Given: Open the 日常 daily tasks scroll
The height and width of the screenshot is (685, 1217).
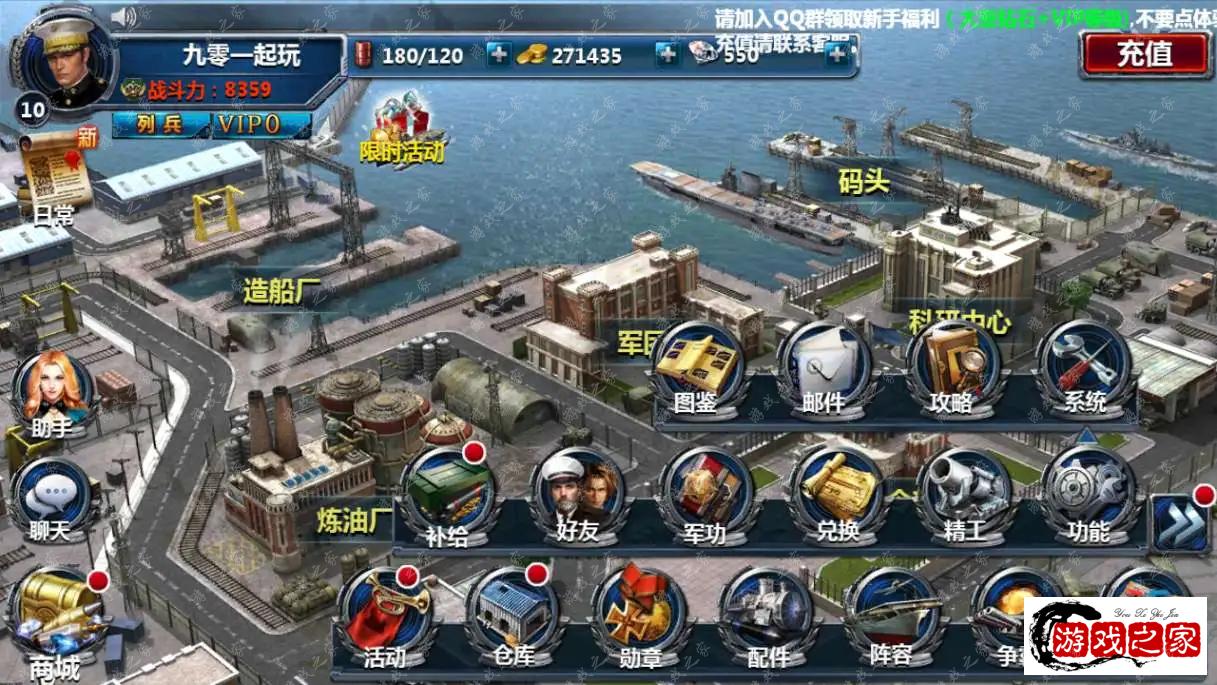Looking at the screenshot, I should (54, 177).
